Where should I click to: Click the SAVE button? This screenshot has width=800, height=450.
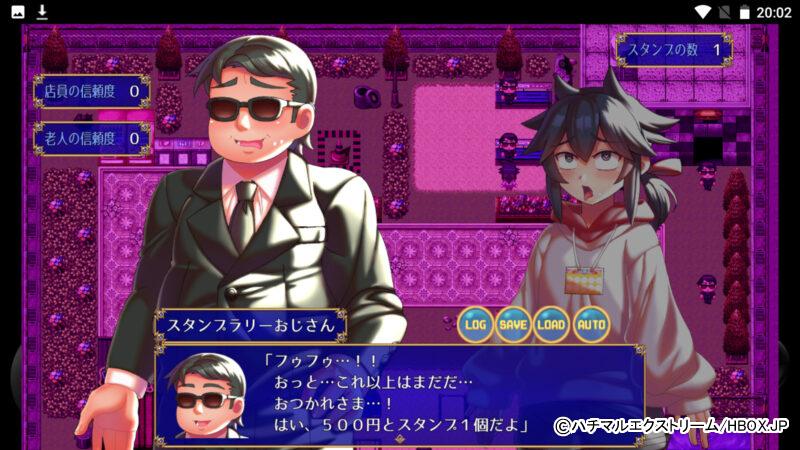pos(514,324)
